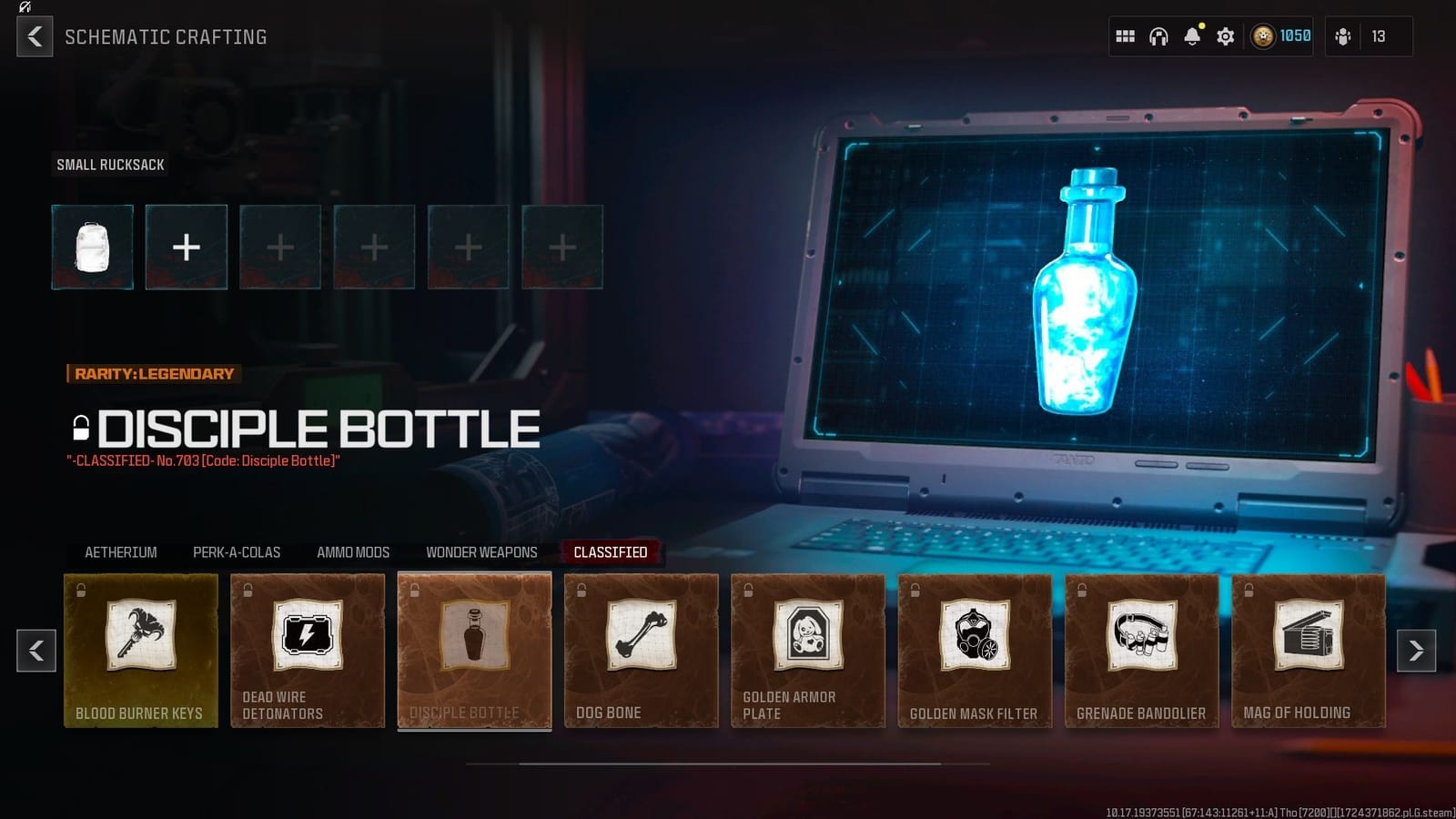1456x819 pixels.
Task: Toggle the social menu grid icon
Action: pos(1125,36)
